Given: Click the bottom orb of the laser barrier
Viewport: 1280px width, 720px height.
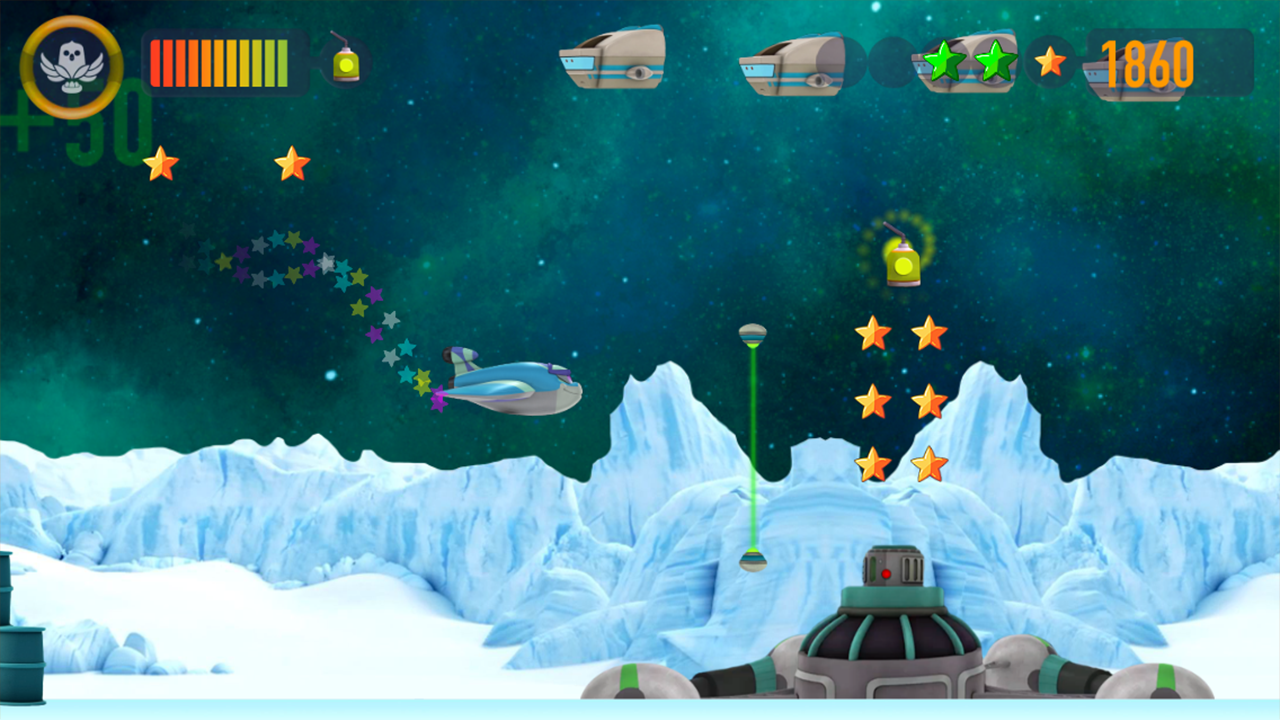Looking at the screenshot, I should click(752, 560).
